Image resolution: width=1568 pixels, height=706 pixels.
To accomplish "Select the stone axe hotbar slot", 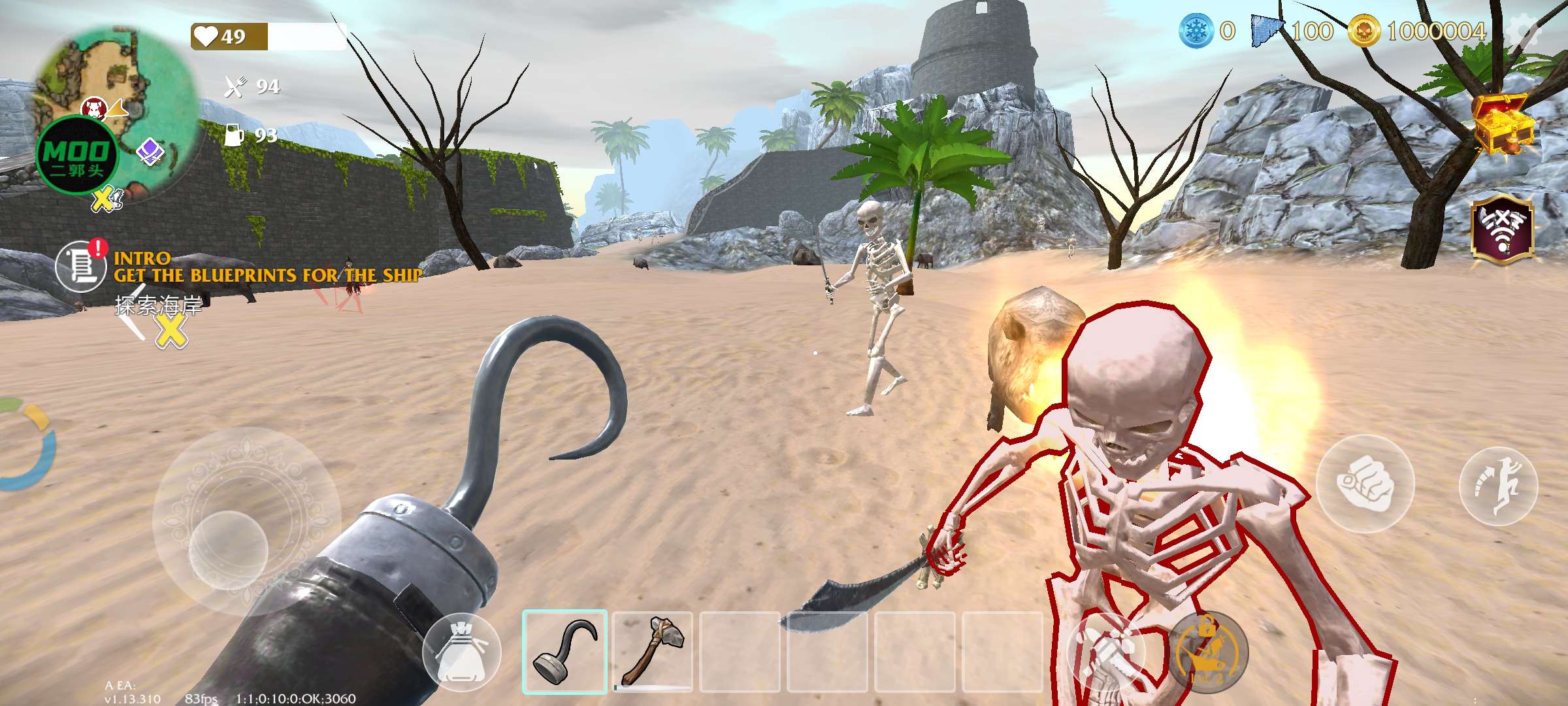I will 653,651.
